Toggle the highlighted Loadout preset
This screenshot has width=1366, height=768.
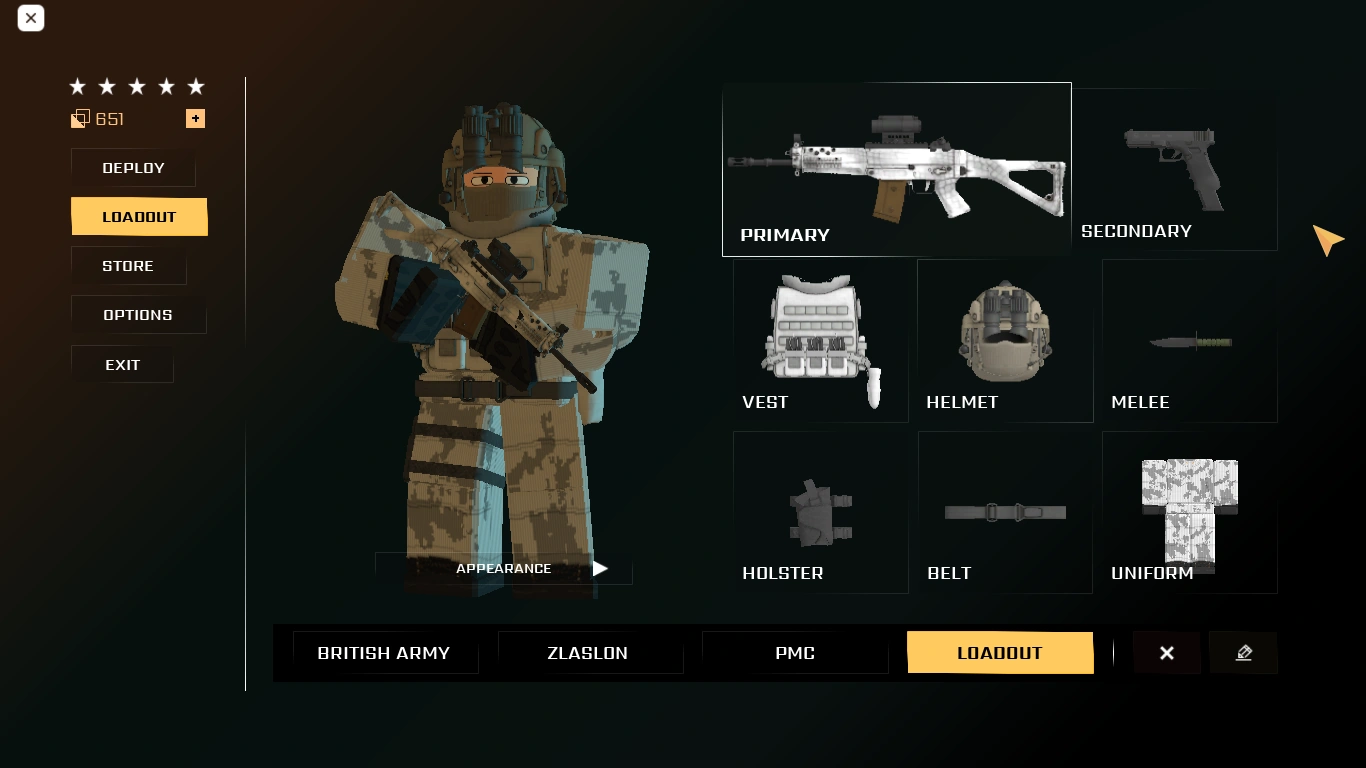[x=999, y=652]
